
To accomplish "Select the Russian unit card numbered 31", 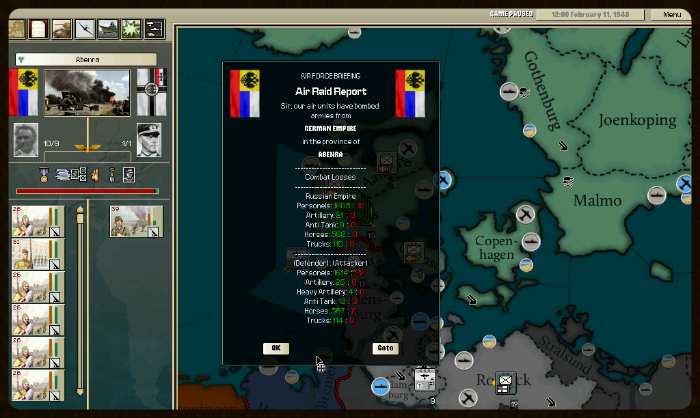I will 35,254.
